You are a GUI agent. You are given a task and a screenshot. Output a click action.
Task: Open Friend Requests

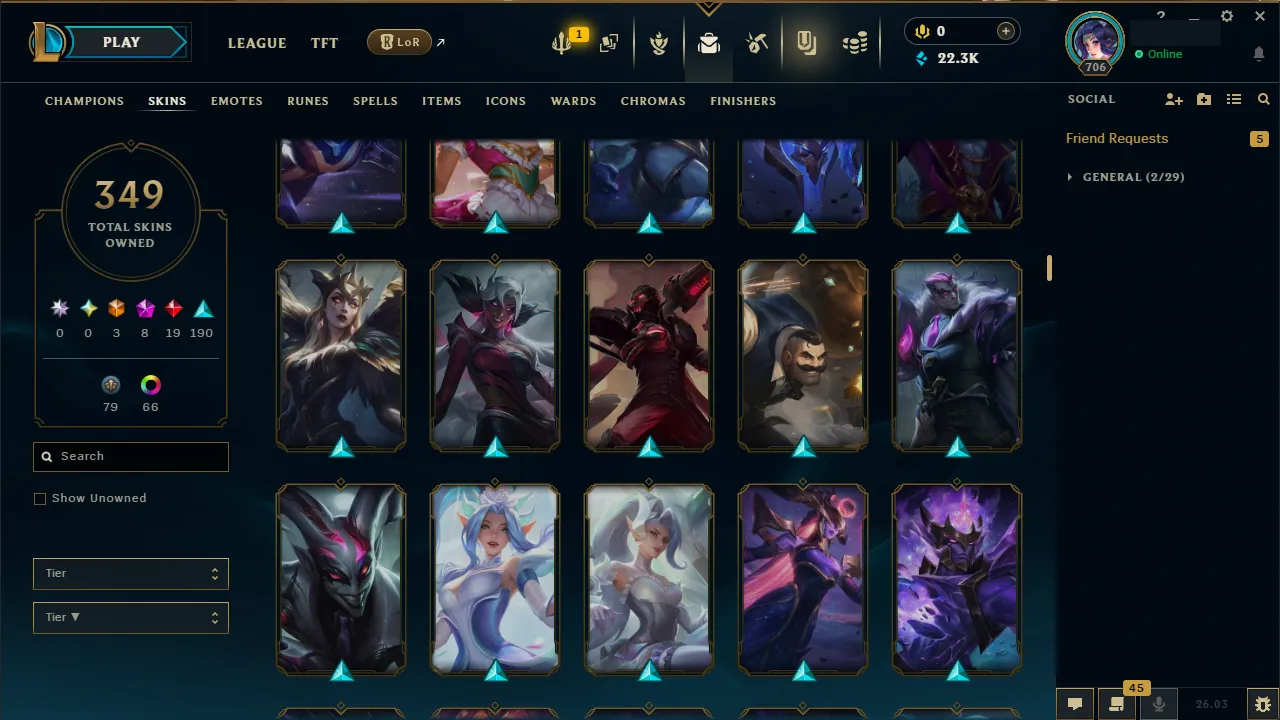click(1117, 138)
